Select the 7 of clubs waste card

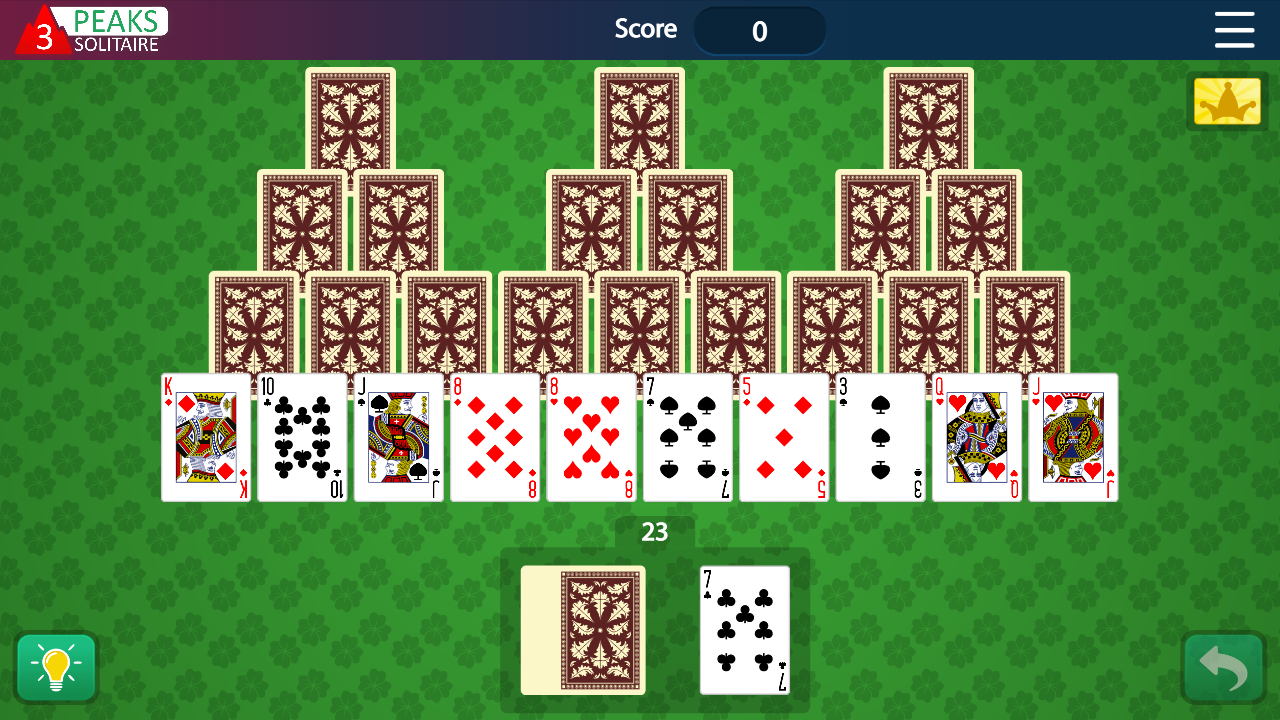744,630
